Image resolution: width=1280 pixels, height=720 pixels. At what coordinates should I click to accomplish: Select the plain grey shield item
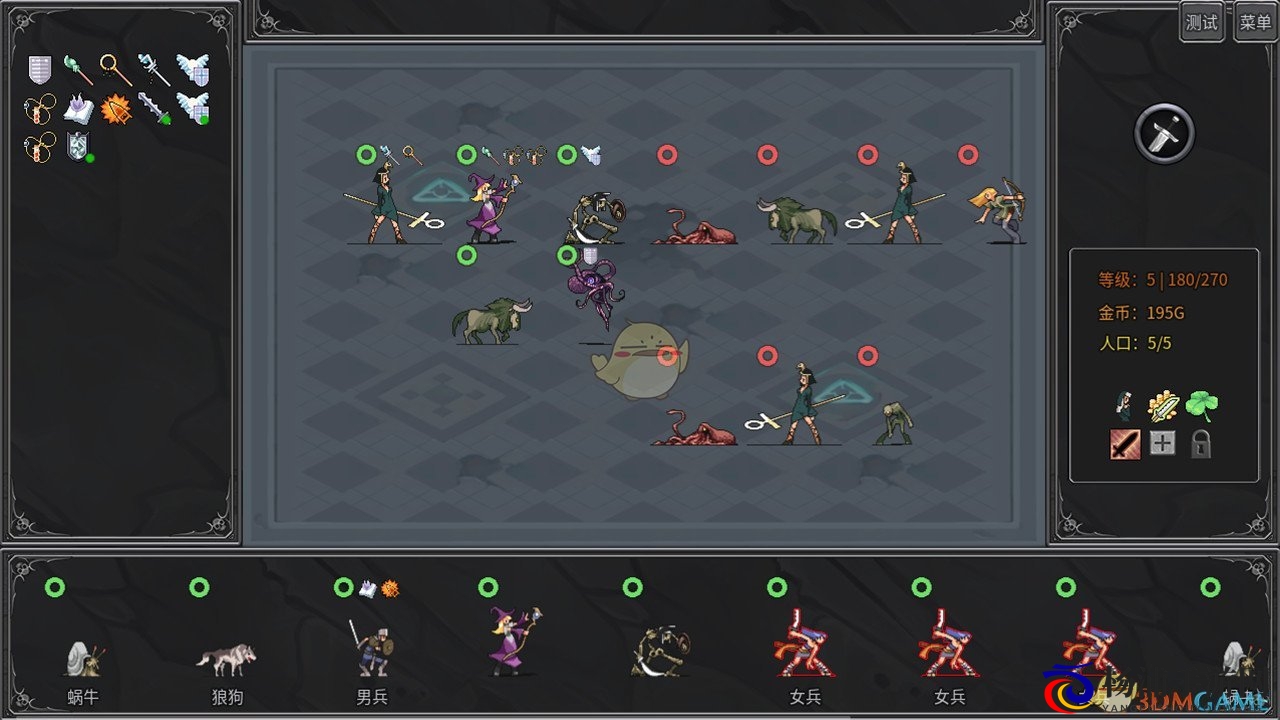(x=39, y=69)
